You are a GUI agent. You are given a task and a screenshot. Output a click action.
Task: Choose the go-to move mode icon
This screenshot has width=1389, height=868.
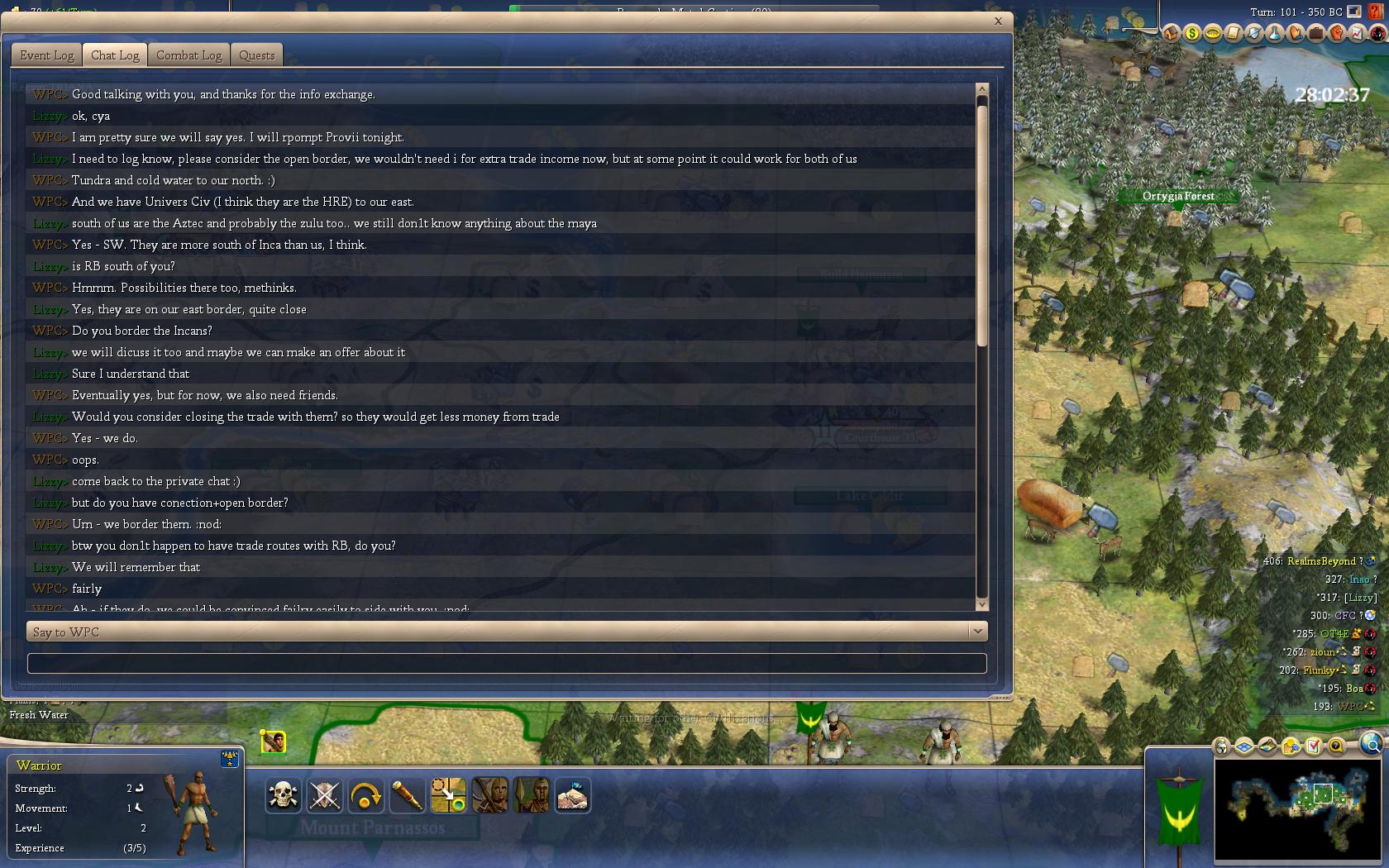click(x=448, y=796)
